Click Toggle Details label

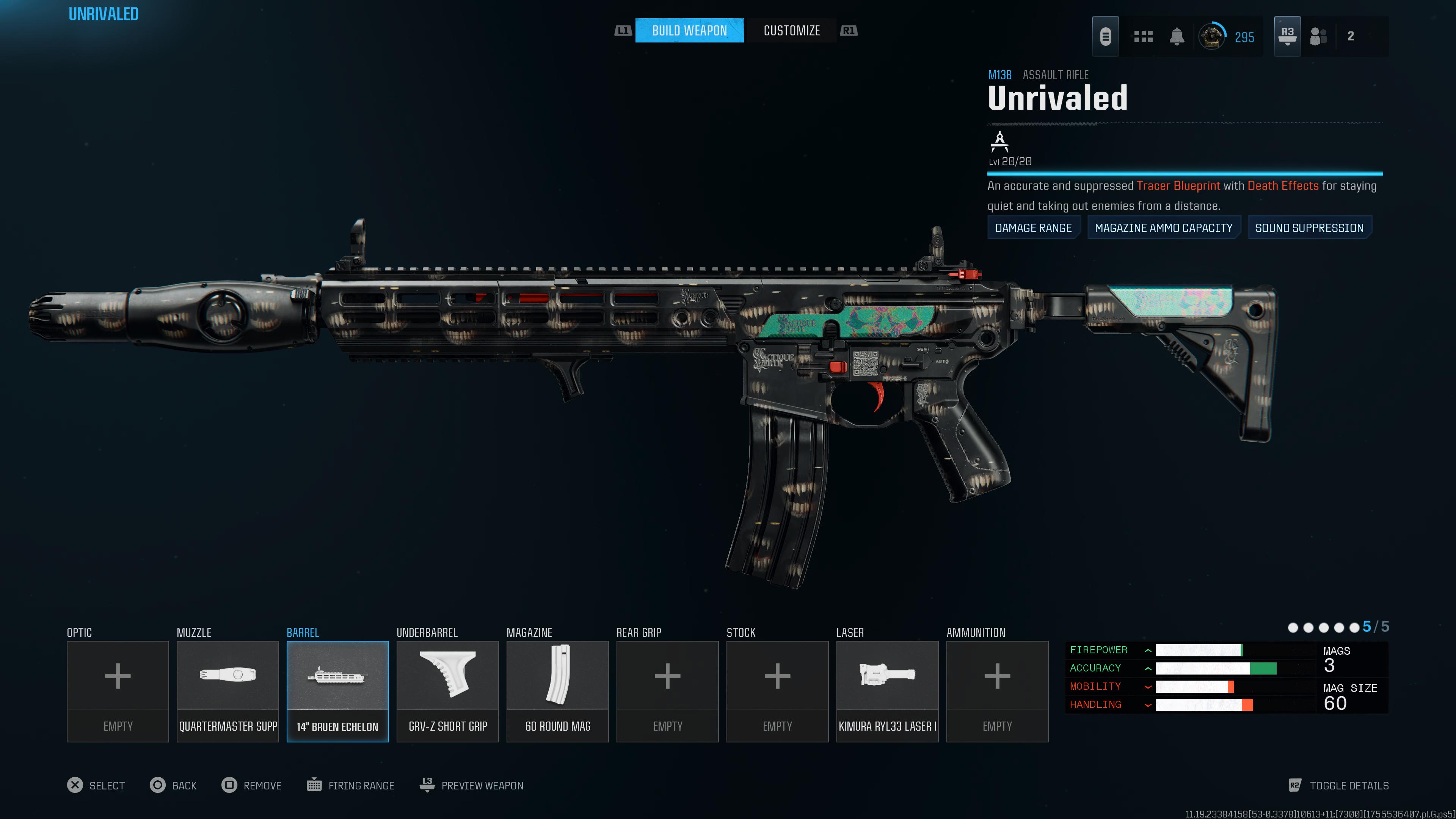(x=1349, y=785)
